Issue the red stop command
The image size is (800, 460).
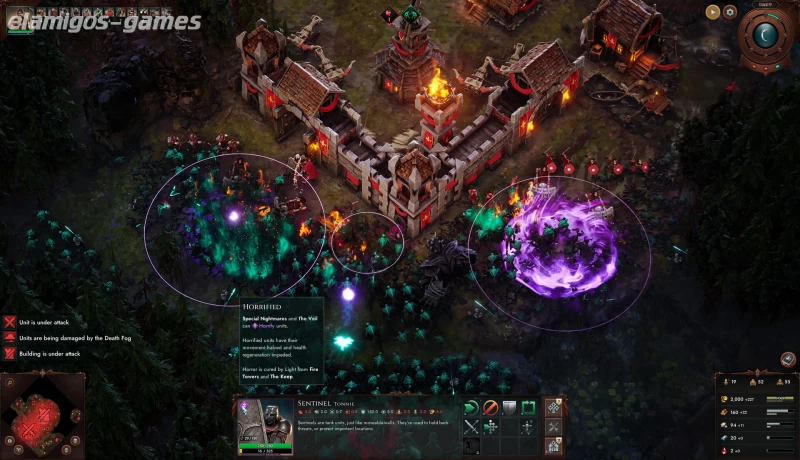click(x=491, y=407)
